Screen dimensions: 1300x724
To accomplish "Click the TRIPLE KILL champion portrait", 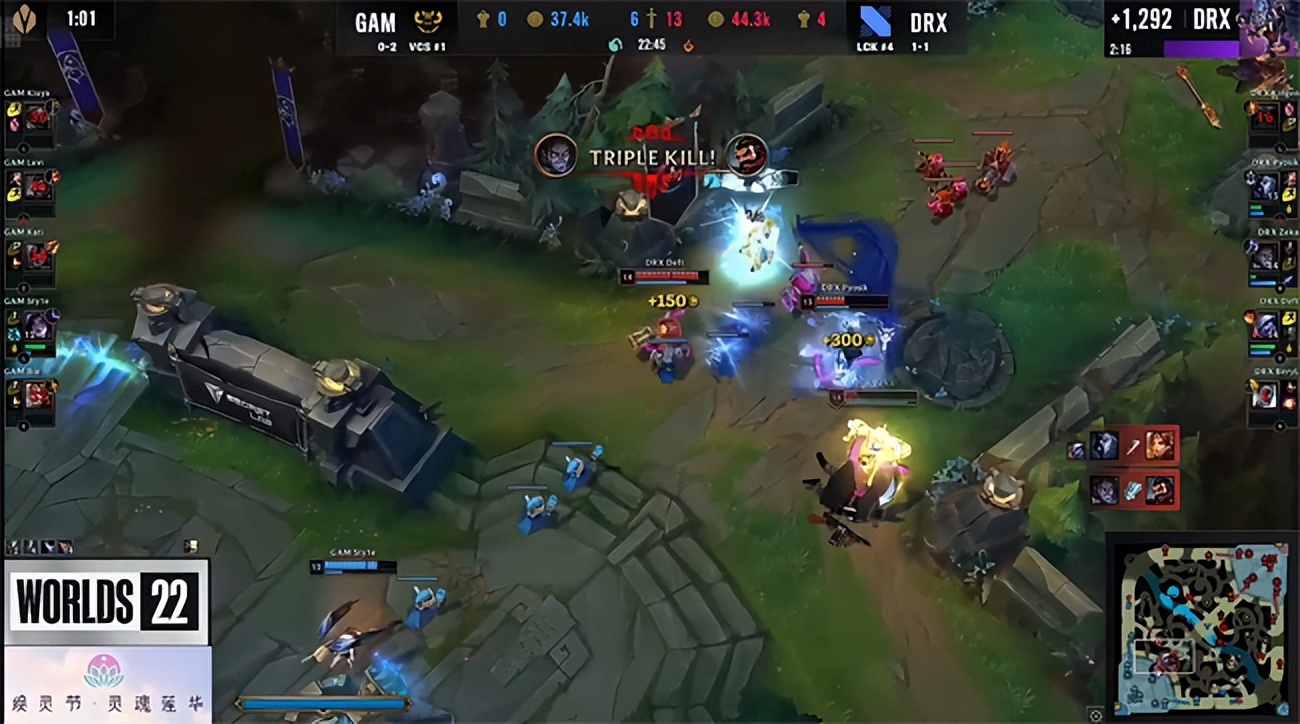I will click(557, 158).
